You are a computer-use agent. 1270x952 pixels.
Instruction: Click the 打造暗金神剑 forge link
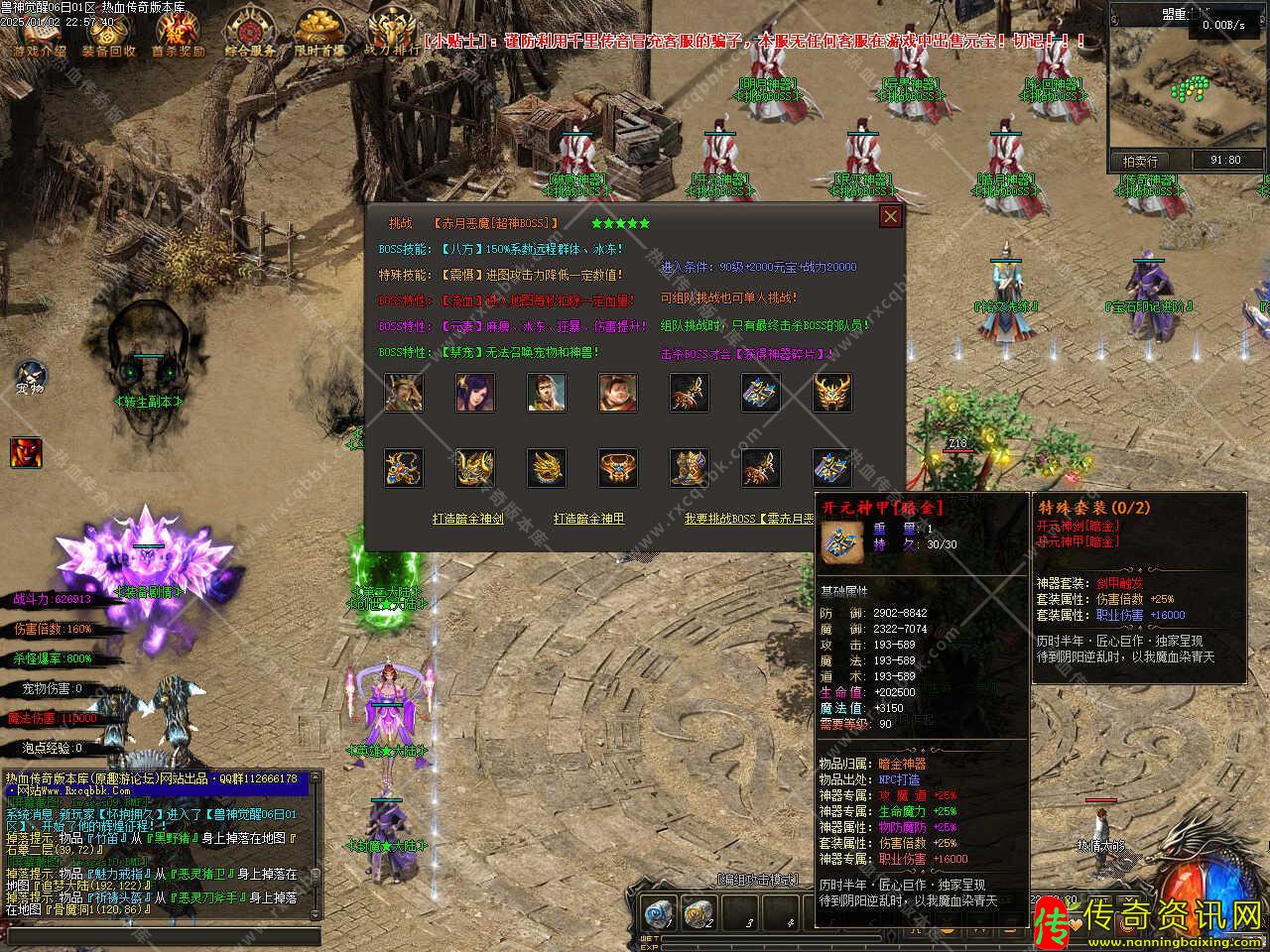[x=468, y=519]
